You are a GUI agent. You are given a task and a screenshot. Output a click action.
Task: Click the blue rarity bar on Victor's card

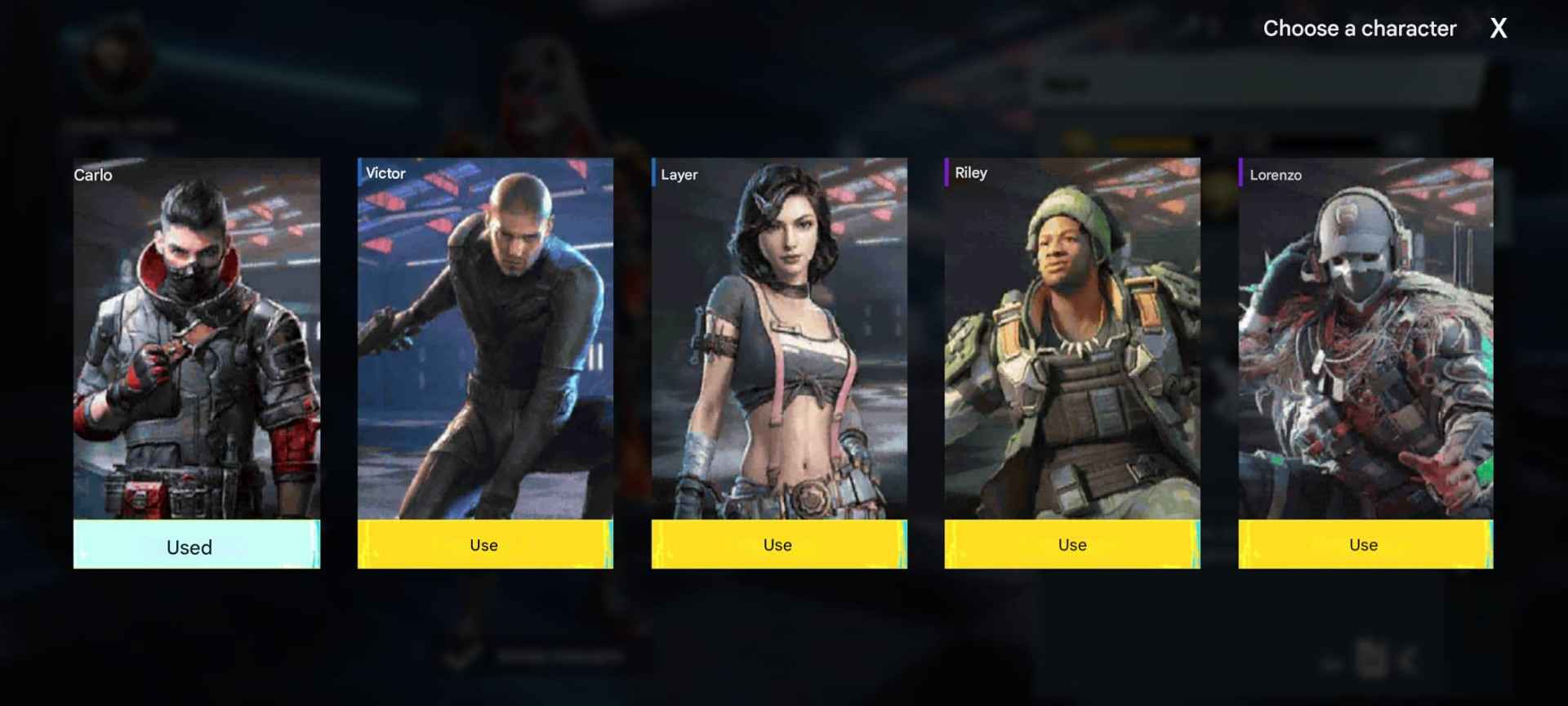pos(360,173)
